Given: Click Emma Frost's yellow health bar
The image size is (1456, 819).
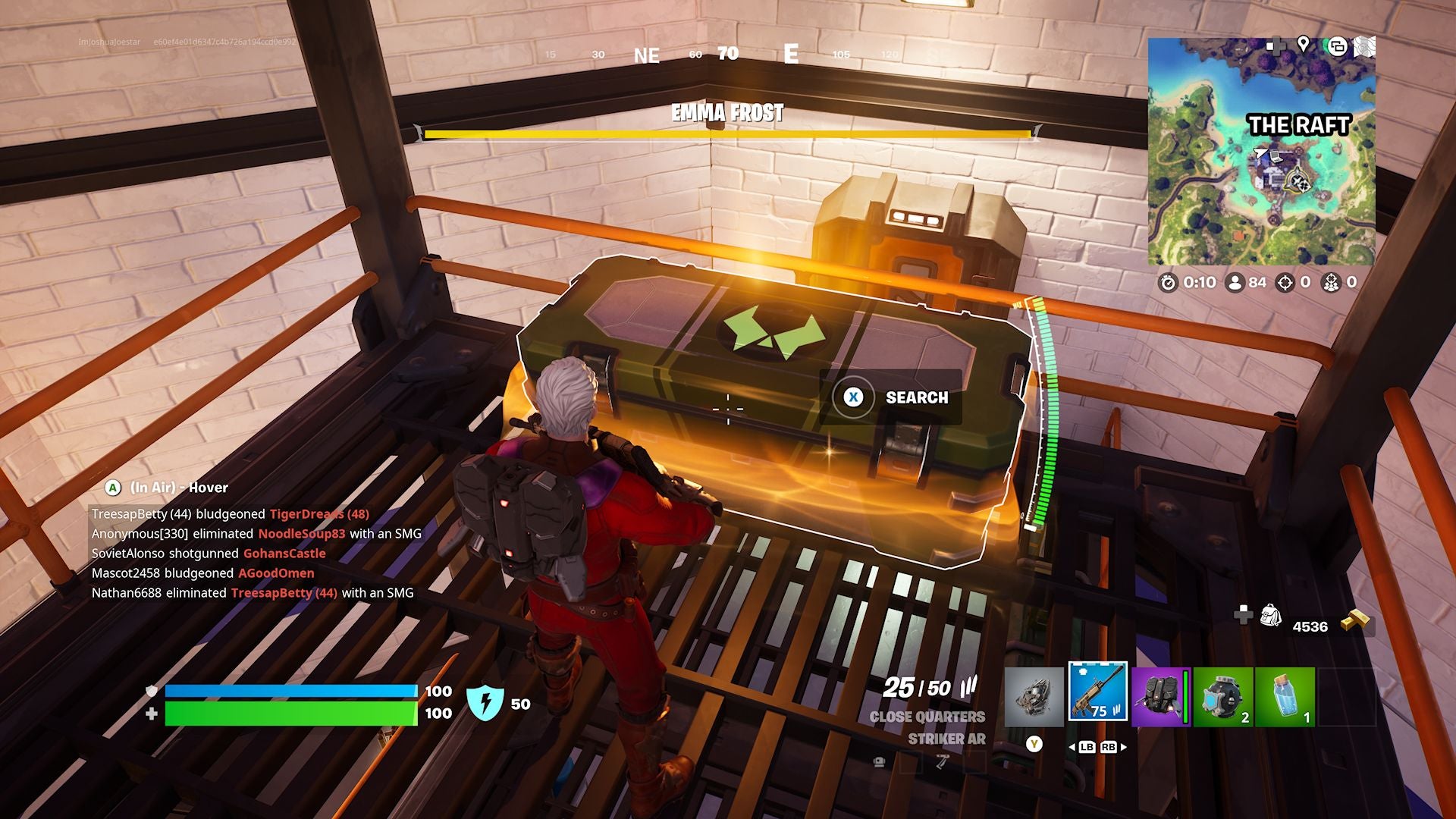Looking at the screenshot, I should point(728,134).
